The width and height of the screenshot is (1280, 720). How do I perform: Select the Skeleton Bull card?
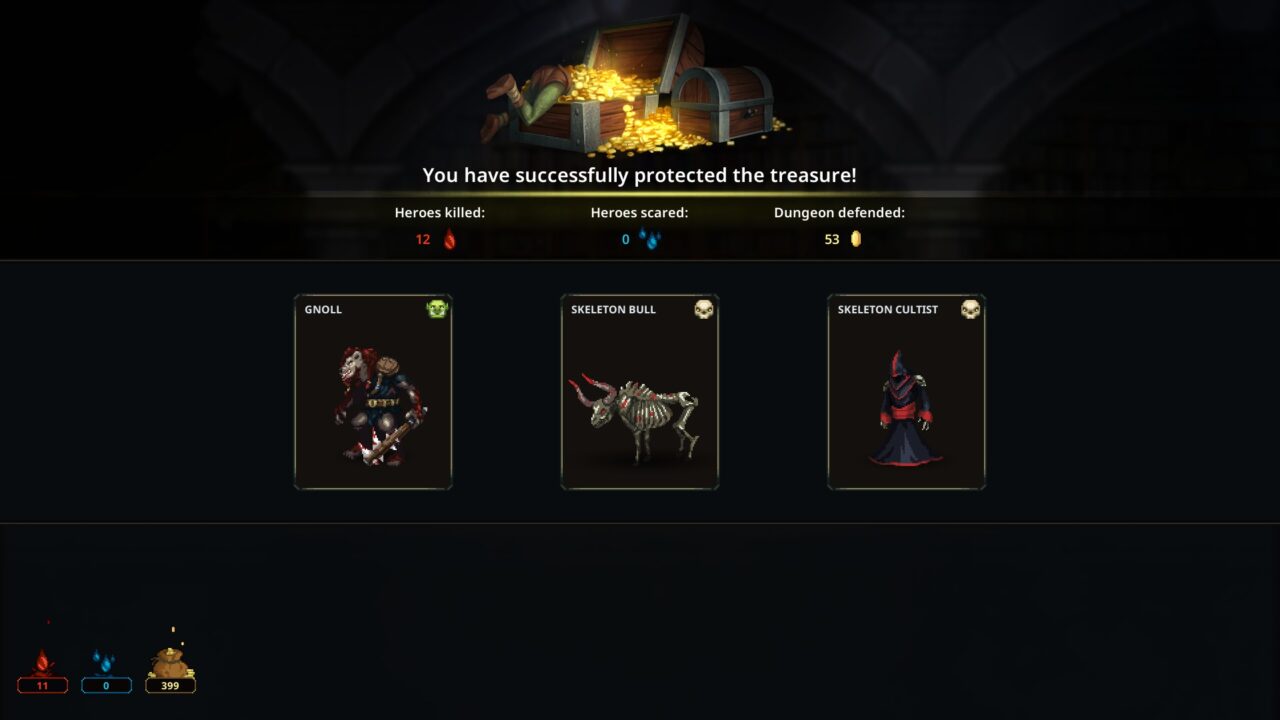(x=640, y=392)
